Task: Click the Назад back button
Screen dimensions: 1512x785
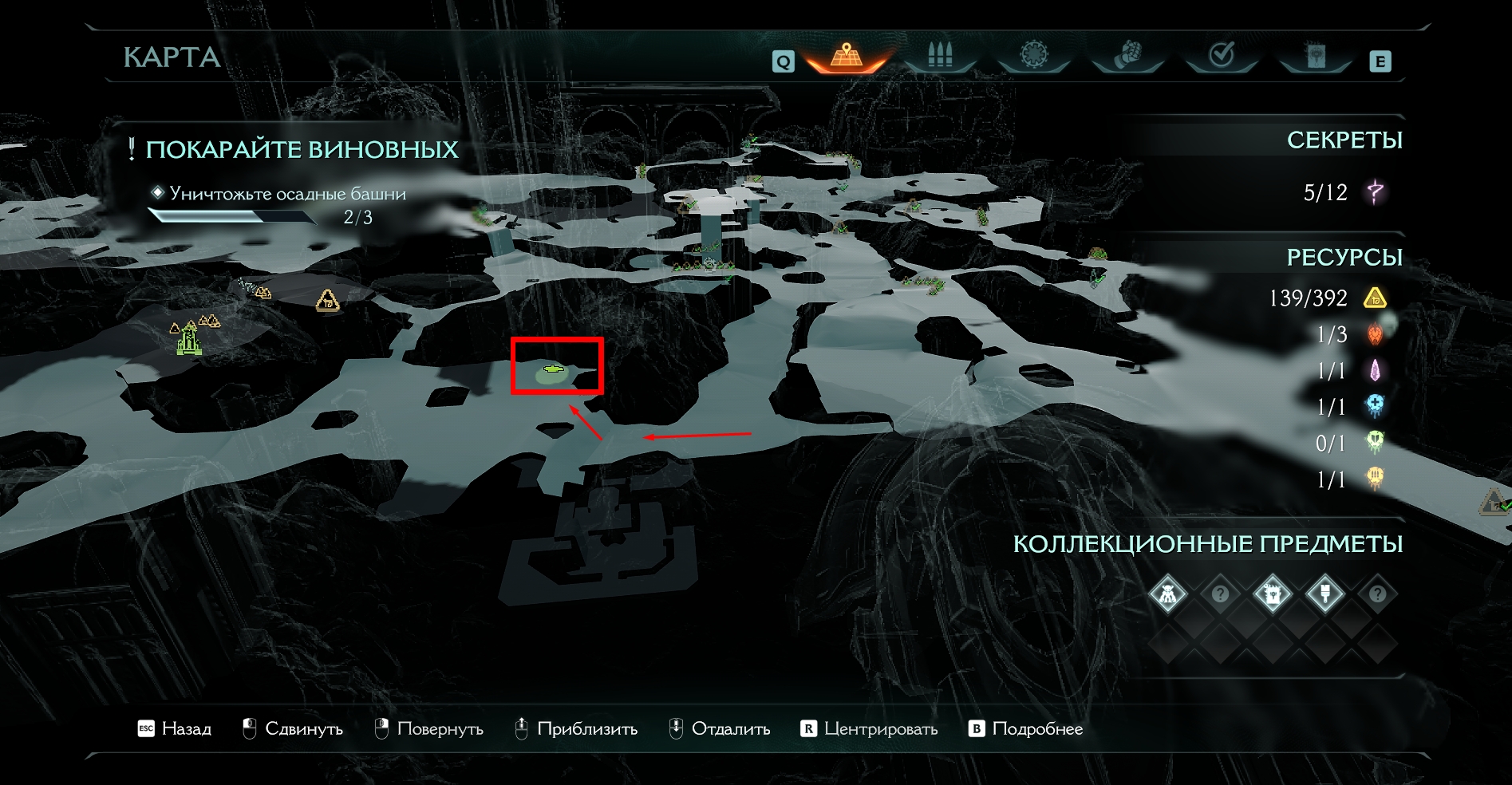Action: (175, 728)
